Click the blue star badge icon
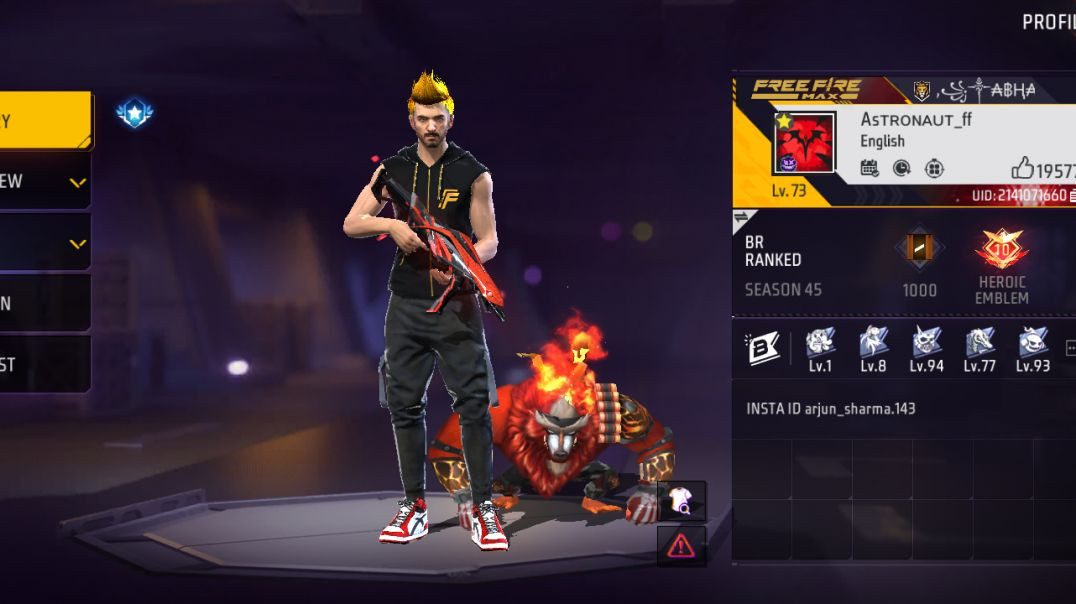This screenshot has height=604, width=1076. coord(134,113)
